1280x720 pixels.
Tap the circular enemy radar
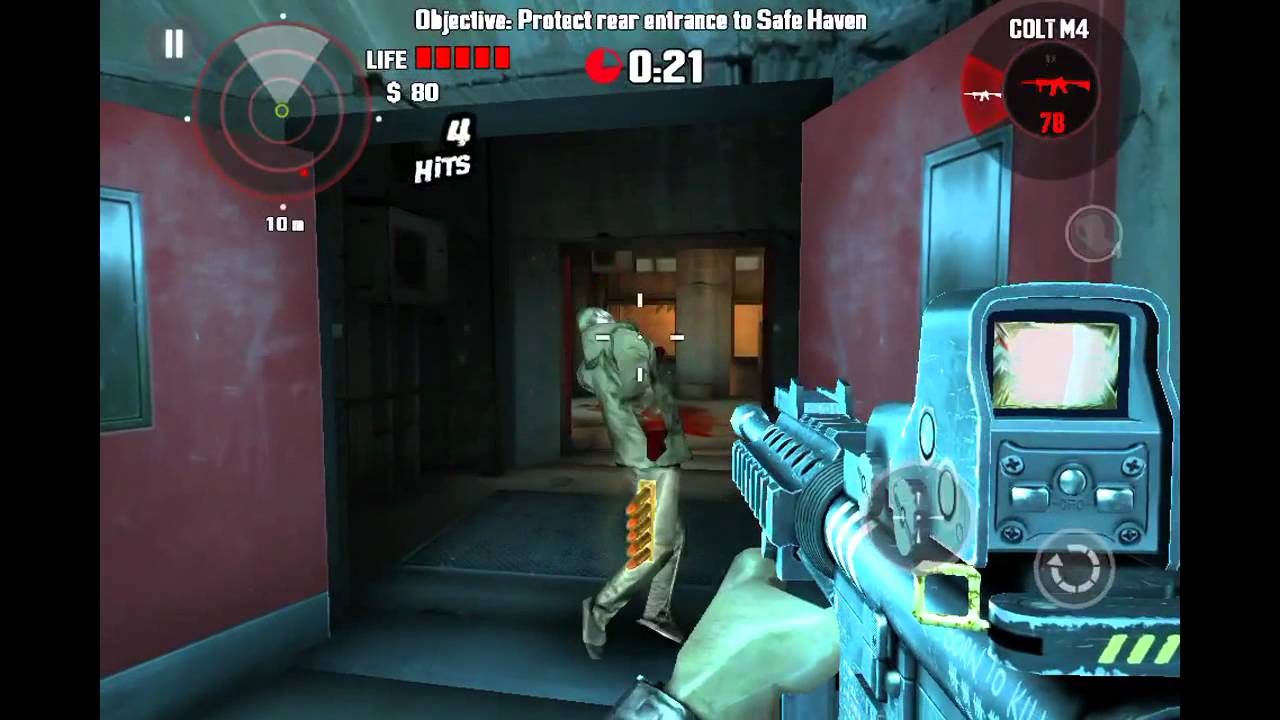pos(282,110)
